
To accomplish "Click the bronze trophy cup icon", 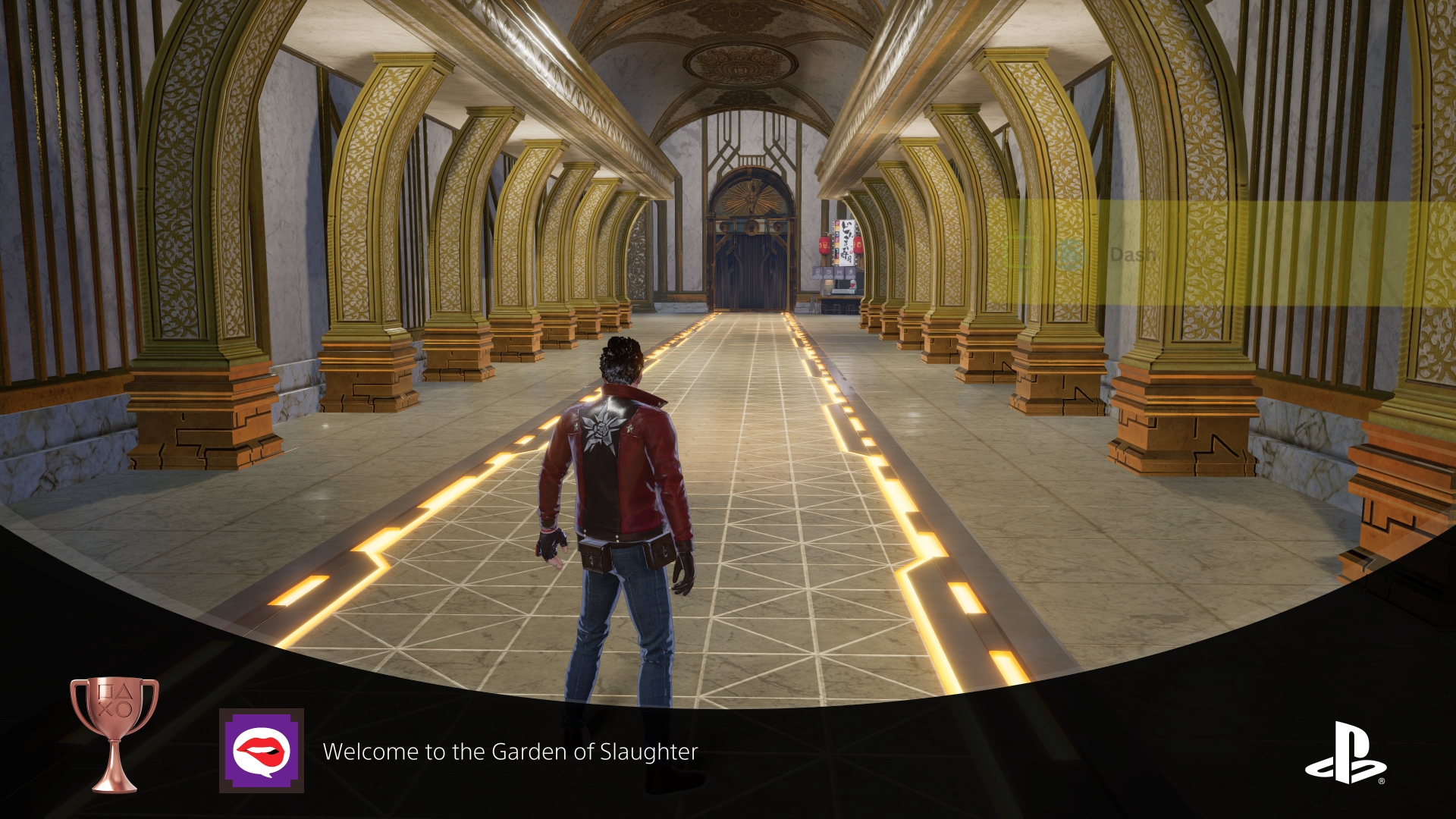I will pos(115,733).
